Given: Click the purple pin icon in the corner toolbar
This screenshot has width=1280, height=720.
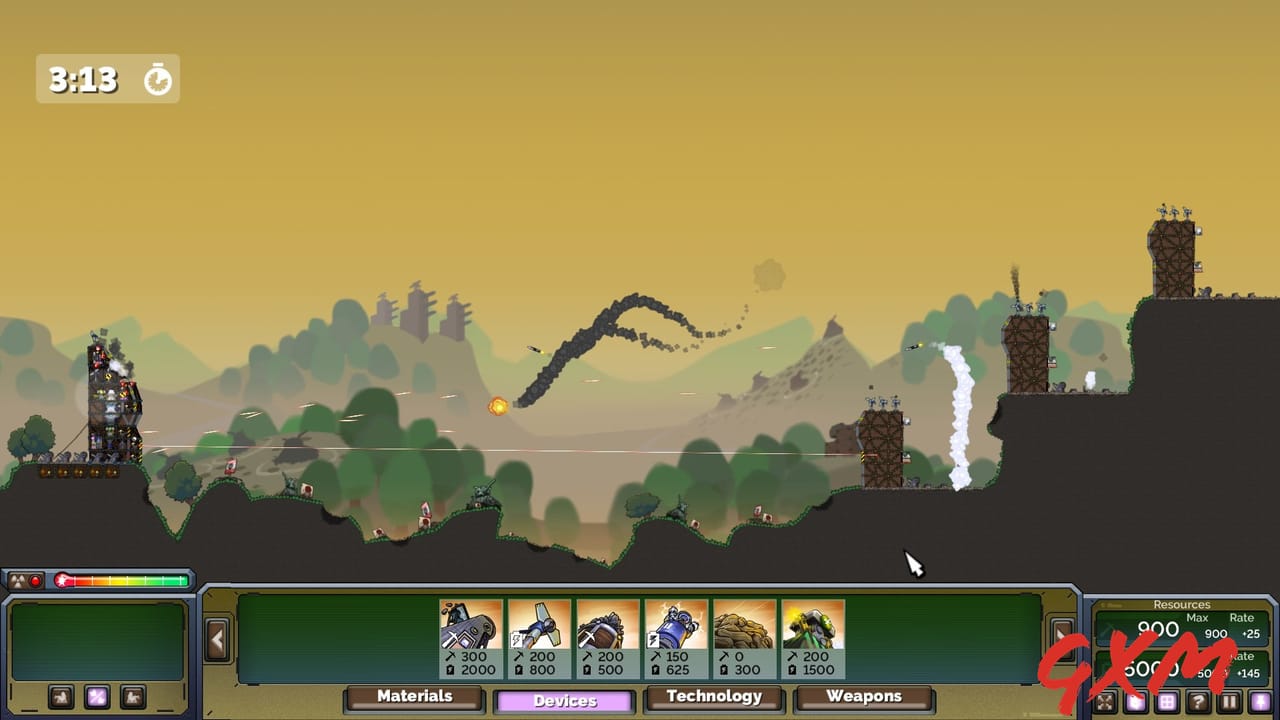Looking at the screenshot, I should (1260, 701).
